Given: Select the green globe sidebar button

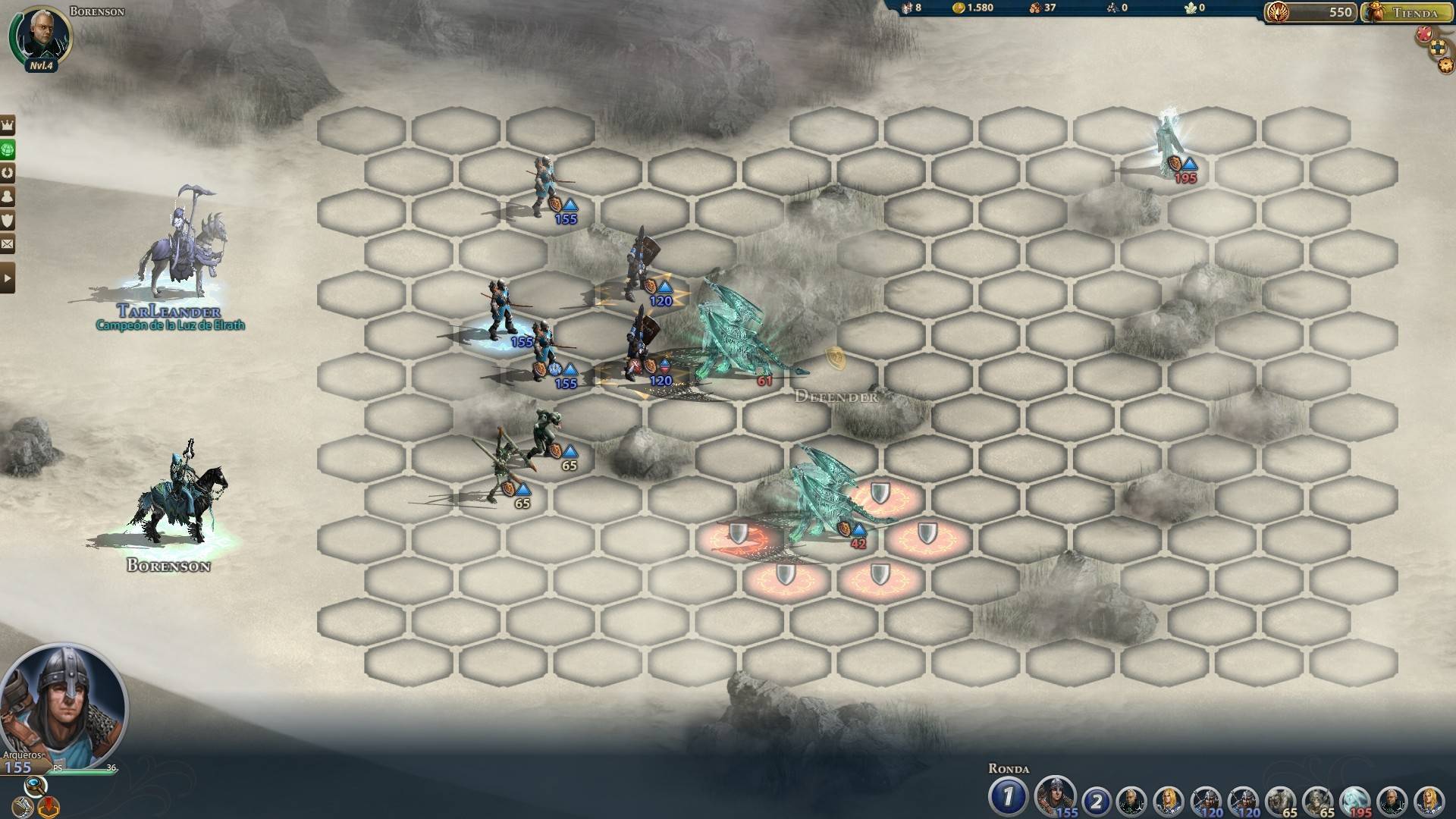Looking at the screenshot, I should coord(8,149).
